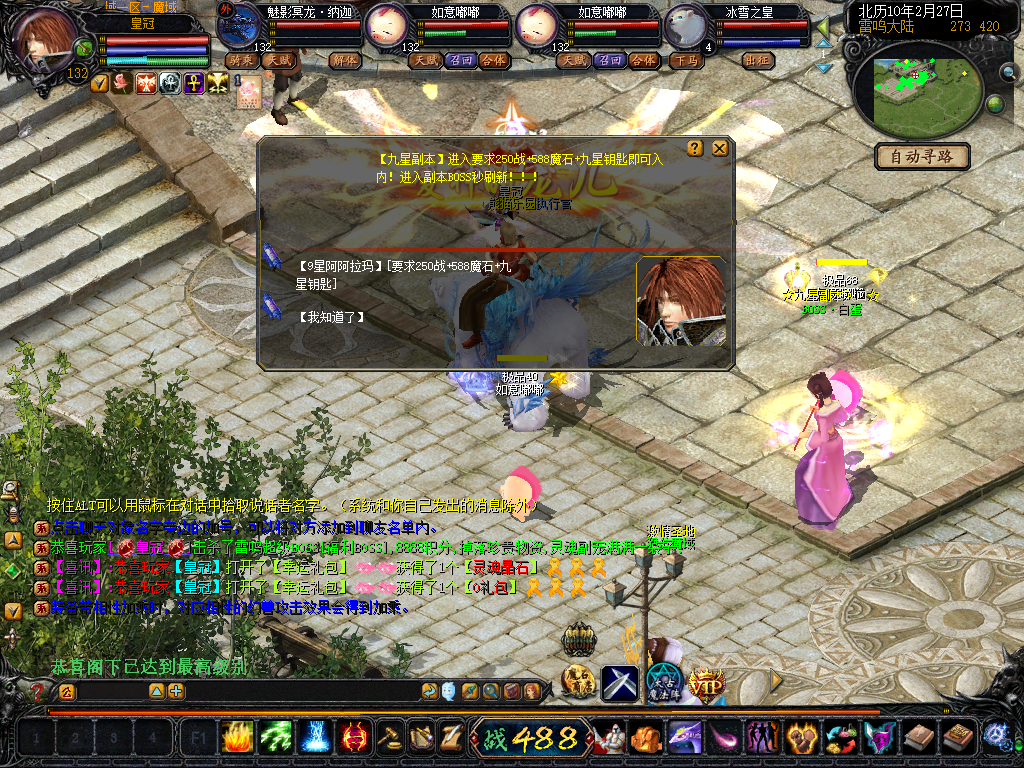
Task: Close the nine-star dungeon dialog
Action: [719, 148]
